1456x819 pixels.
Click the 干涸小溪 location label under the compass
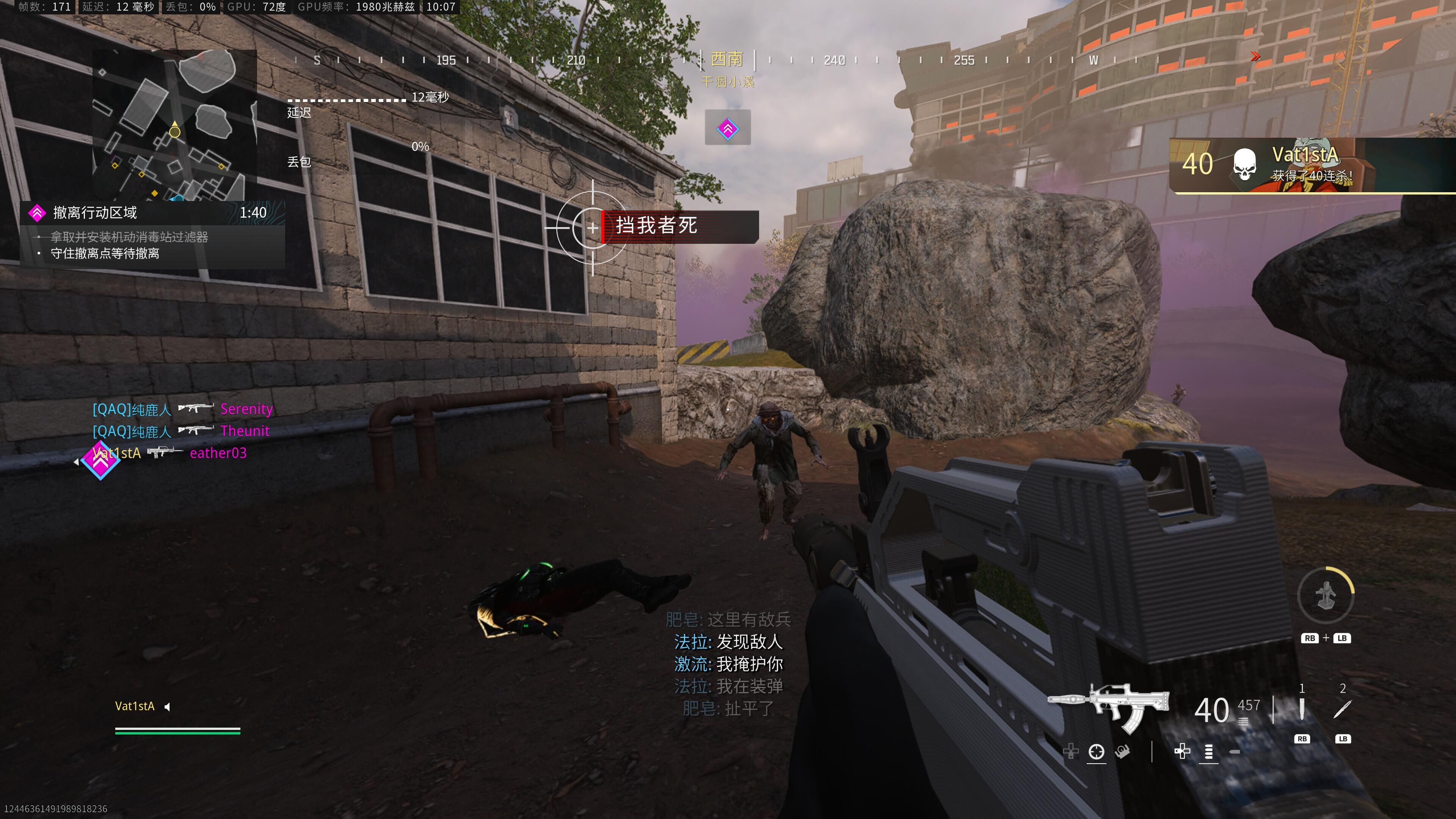(728, 83)
